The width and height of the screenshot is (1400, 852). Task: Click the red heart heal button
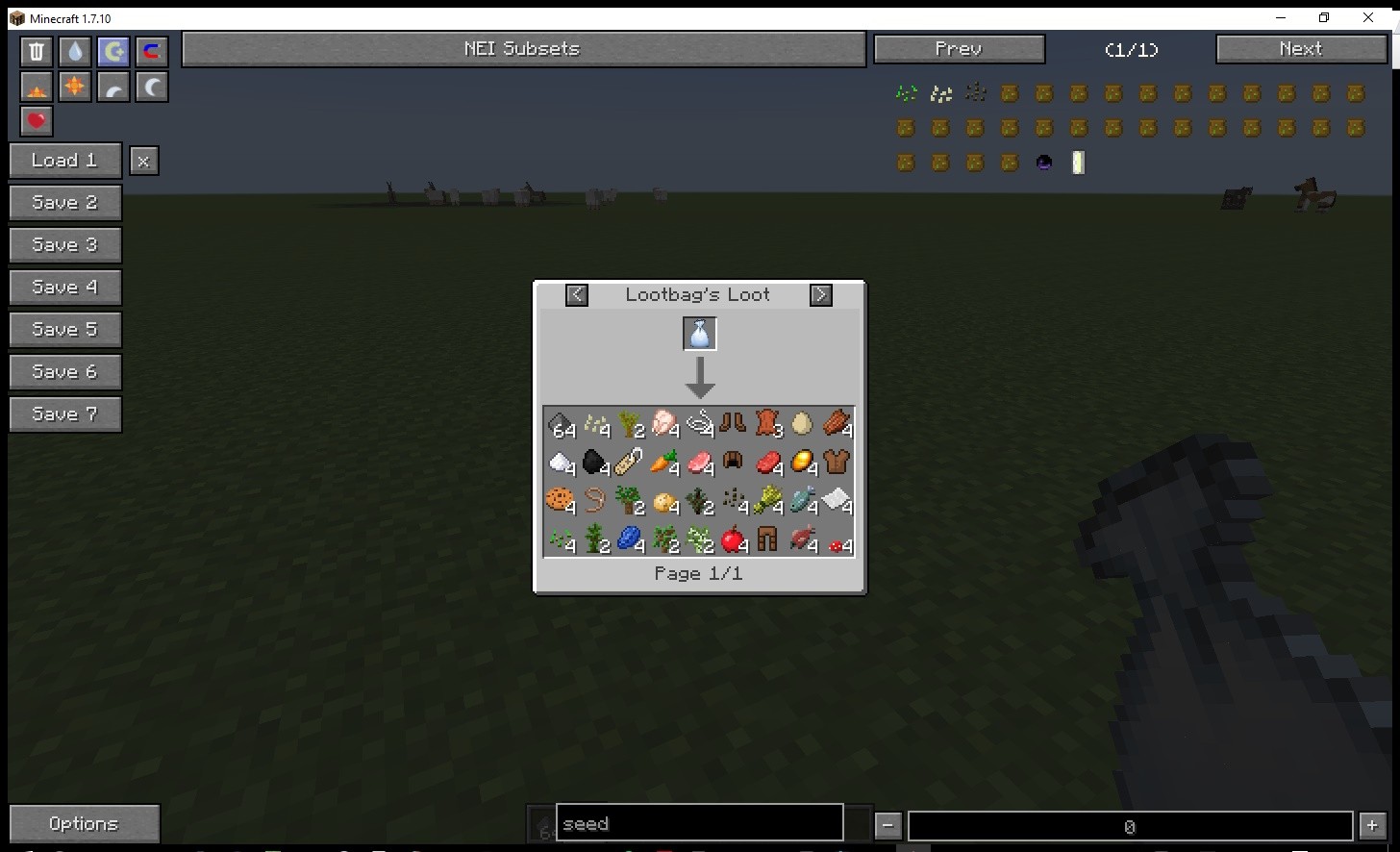(37, 121)
